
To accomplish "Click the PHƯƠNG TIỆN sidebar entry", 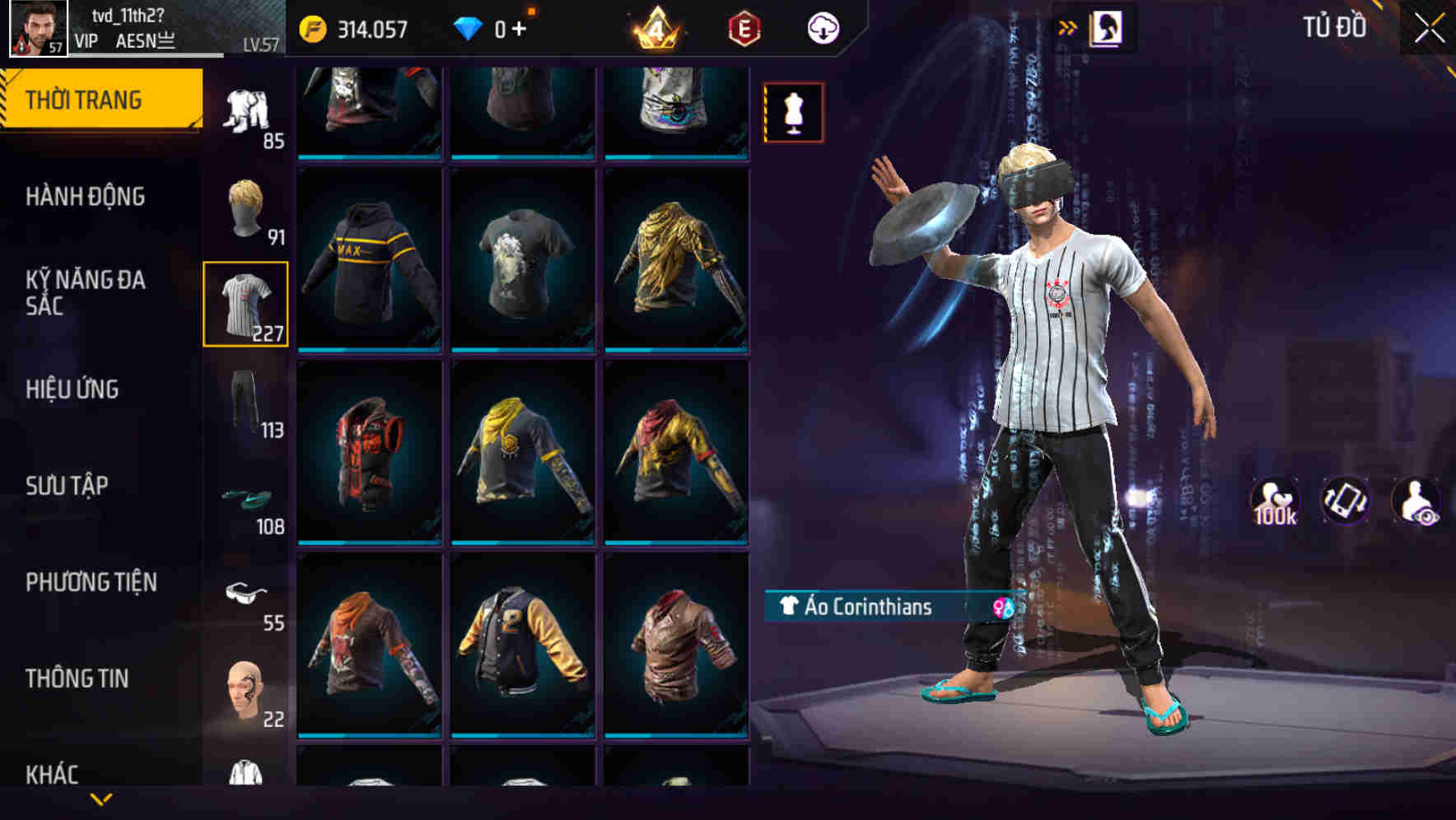I will tap(91, 582).
